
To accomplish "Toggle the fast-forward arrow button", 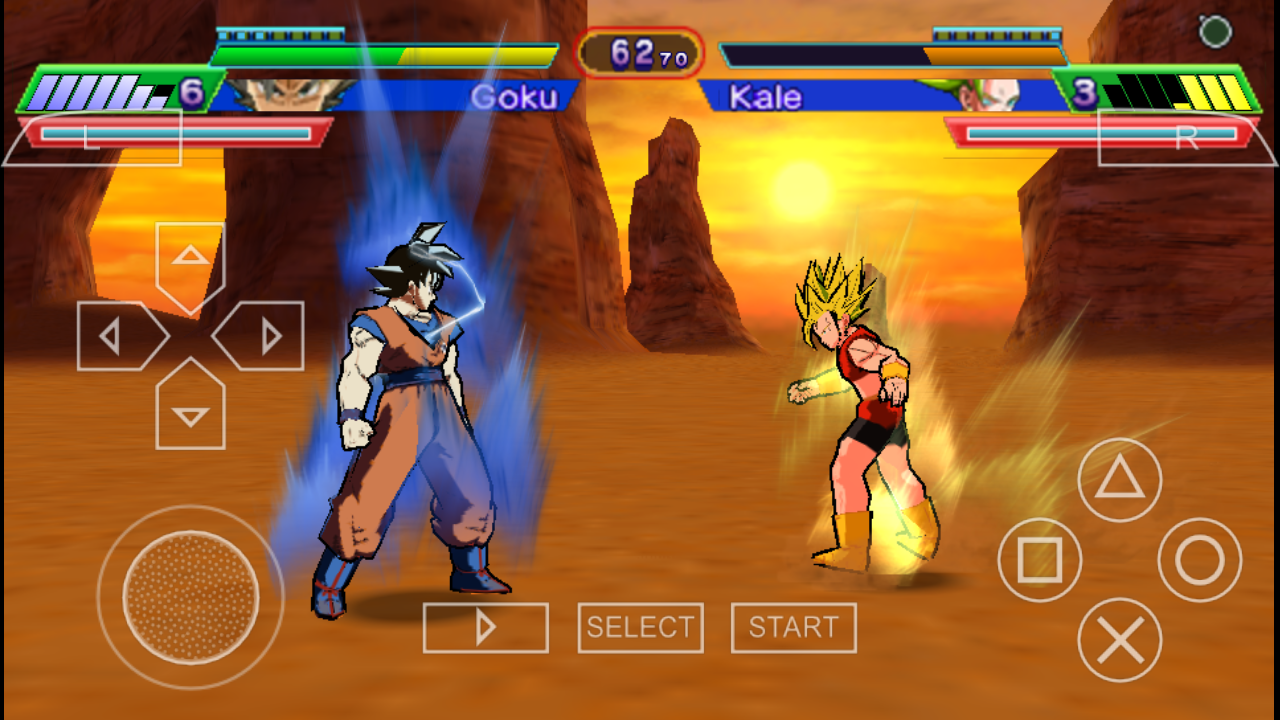I will pyautogui.click(x=486, y=627).
